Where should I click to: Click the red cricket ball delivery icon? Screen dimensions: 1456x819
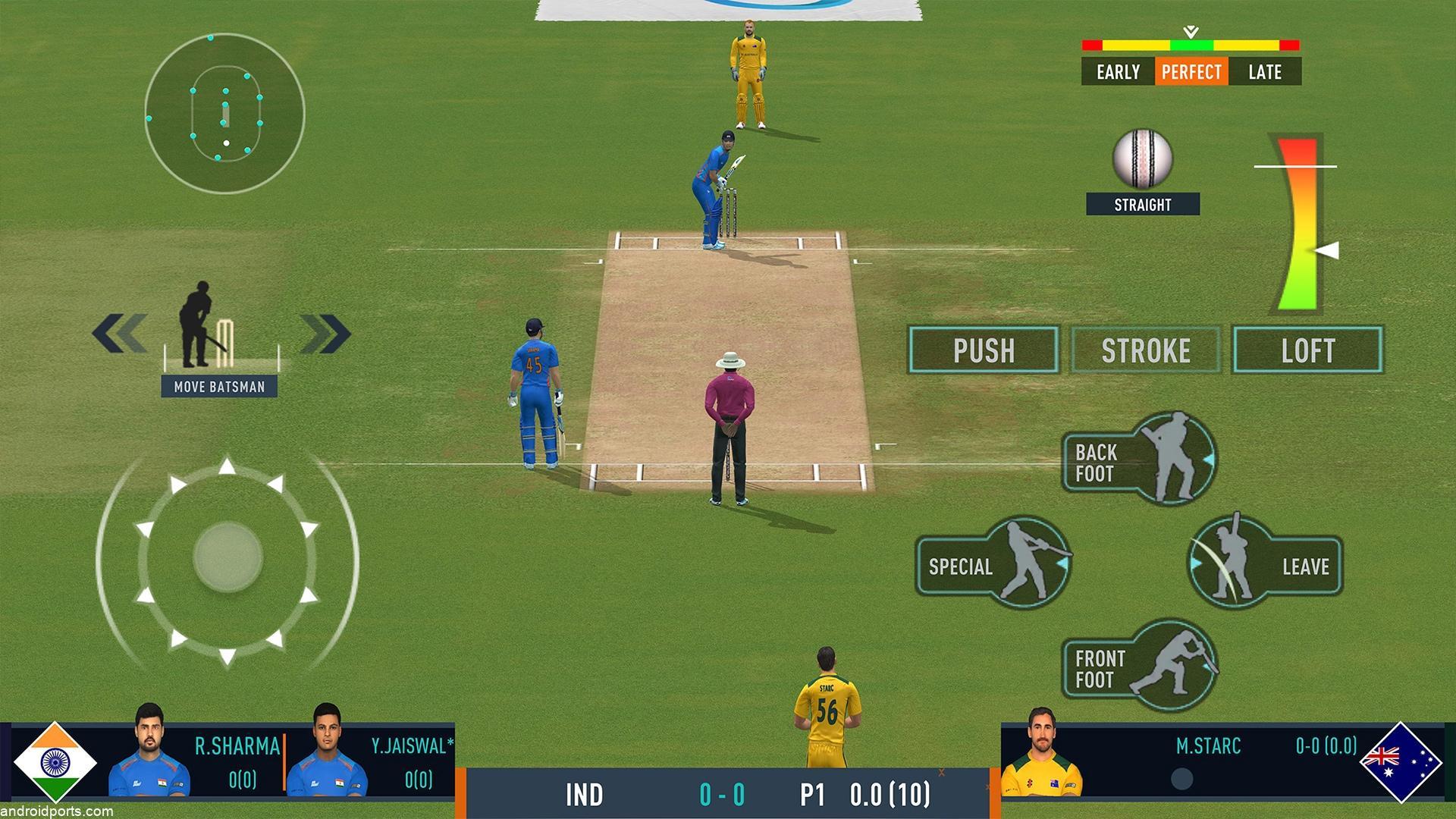point(1142,159)
